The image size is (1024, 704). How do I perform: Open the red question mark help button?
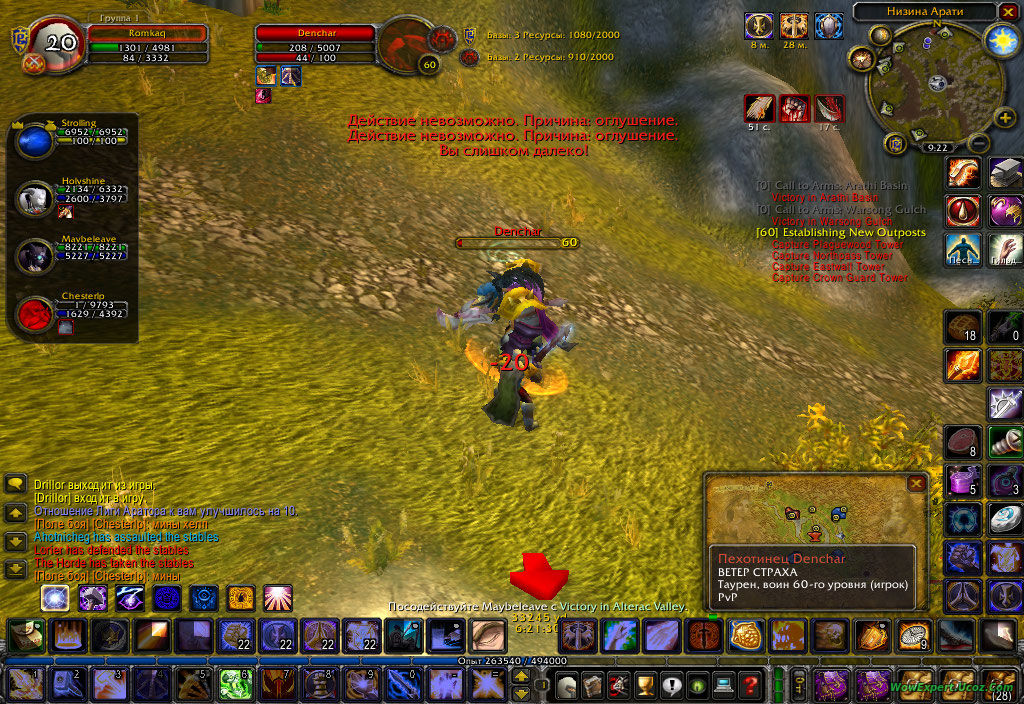coord(749,686)
